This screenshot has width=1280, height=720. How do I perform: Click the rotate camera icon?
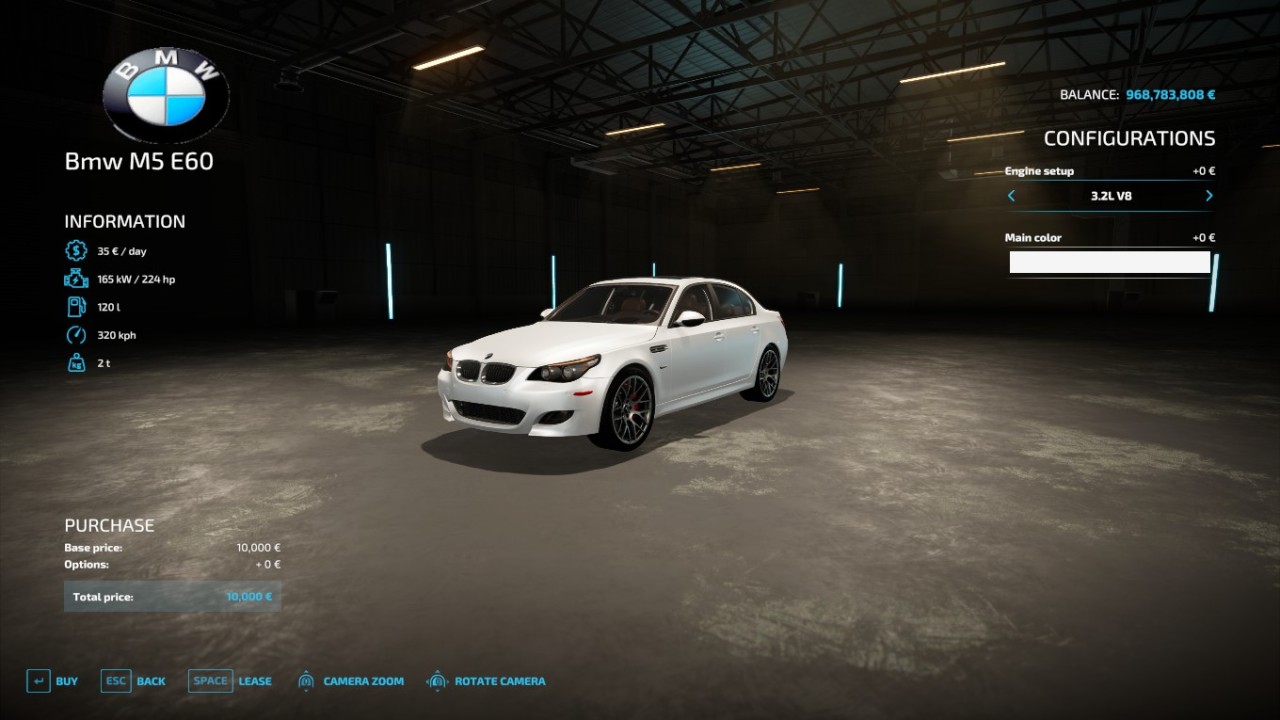click(437, 681)
